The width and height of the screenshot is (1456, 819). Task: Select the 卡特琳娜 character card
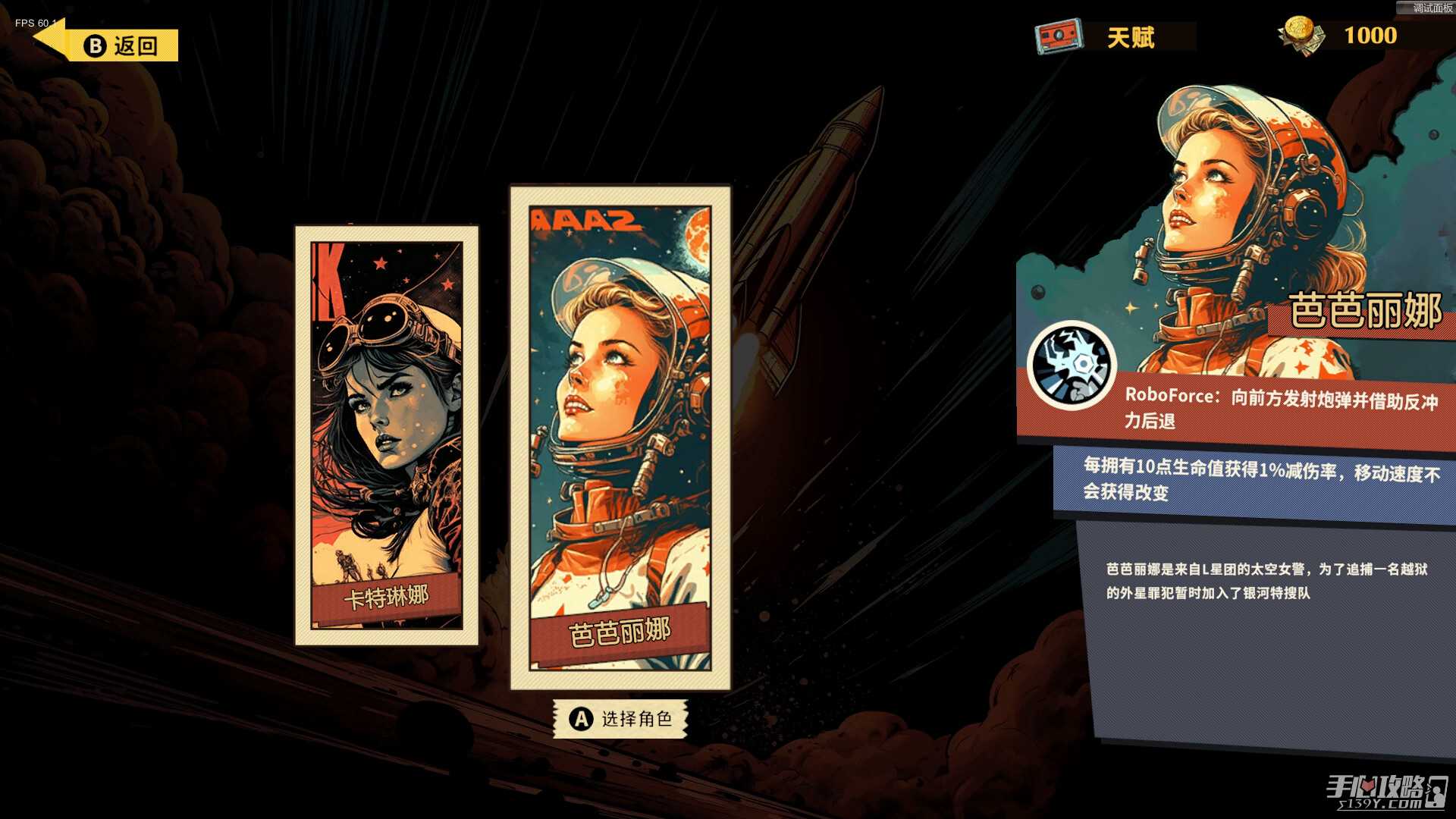click(387, 435)
